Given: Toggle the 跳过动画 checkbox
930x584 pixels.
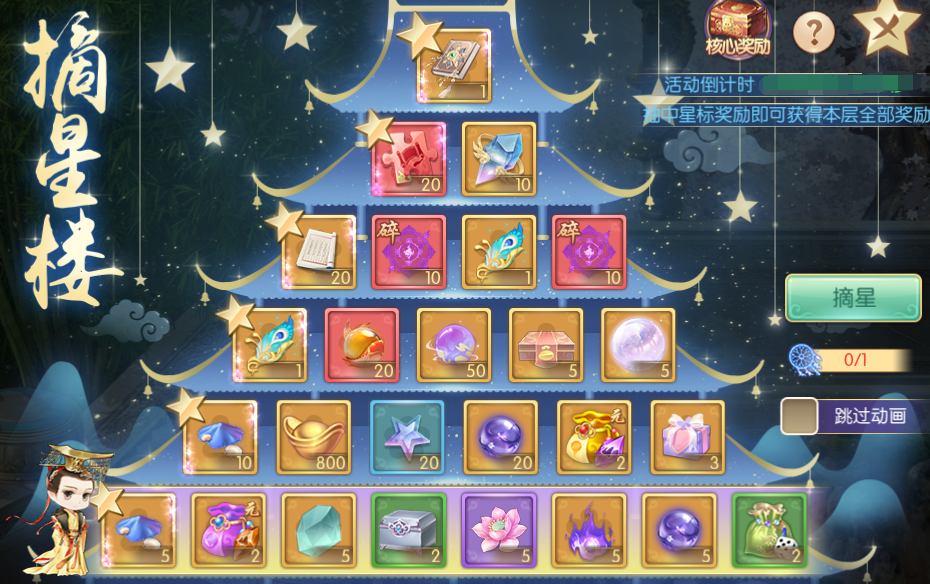Looking at the screenshot, I should click(x=798, y=416).
